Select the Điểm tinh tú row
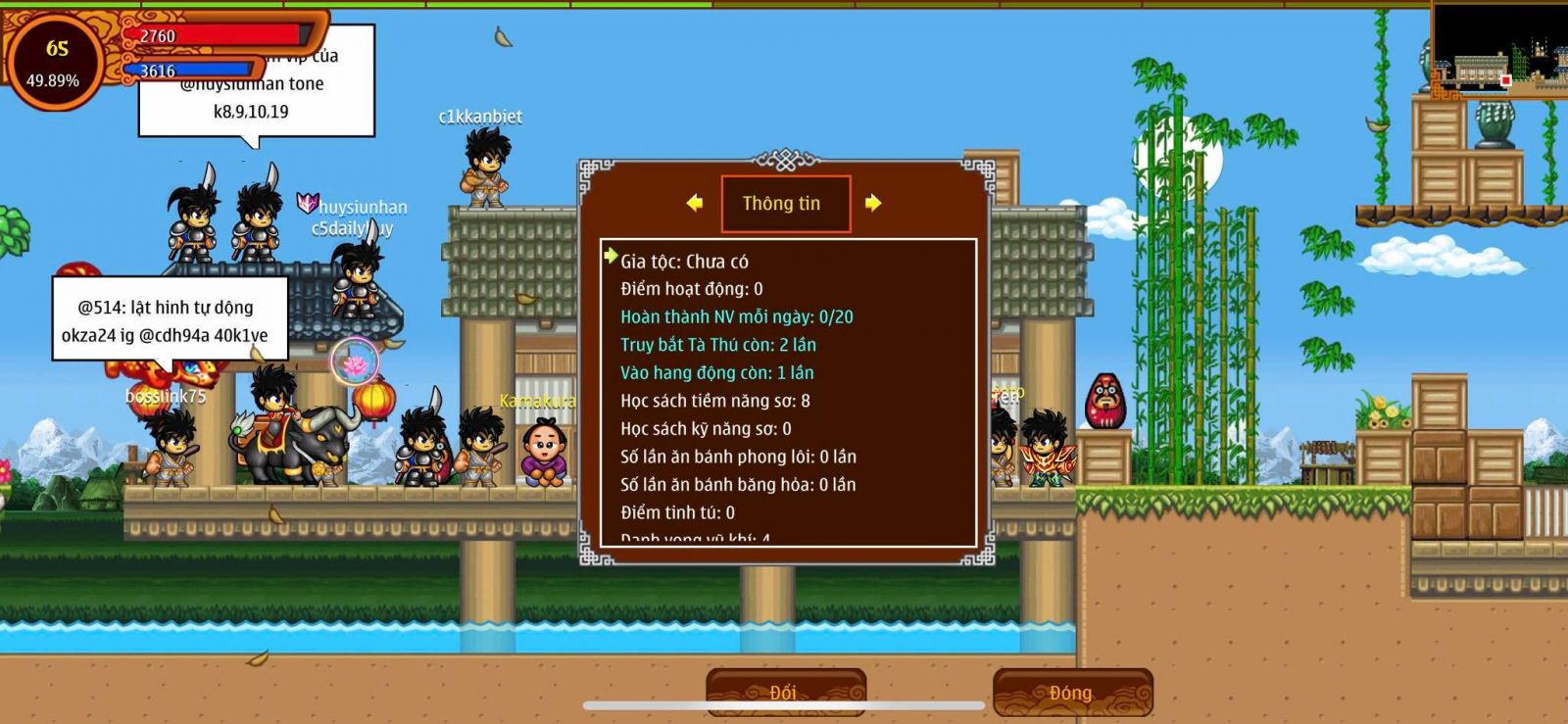 pos(677,512)
